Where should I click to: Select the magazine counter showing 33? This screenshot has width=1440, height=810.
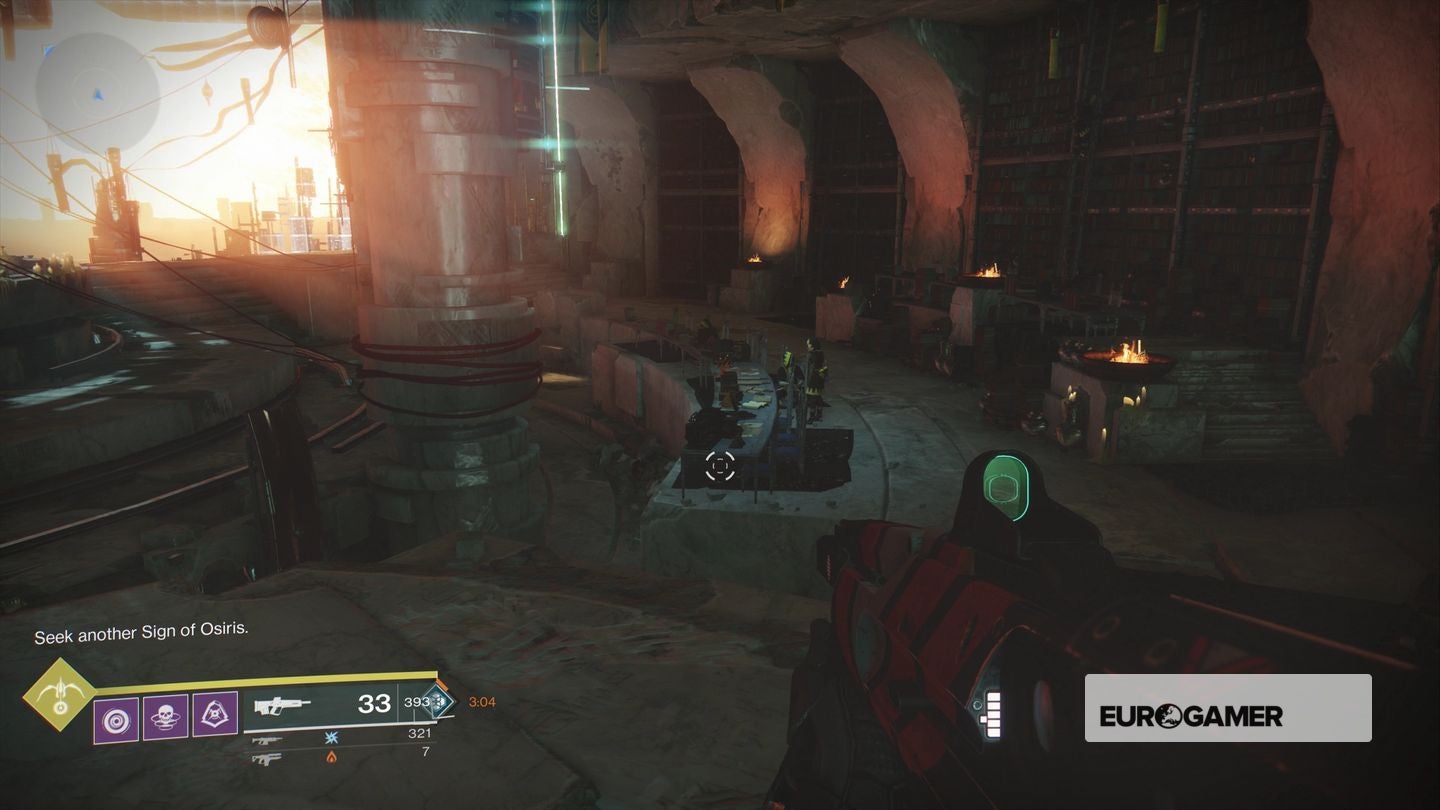[374, 705]
